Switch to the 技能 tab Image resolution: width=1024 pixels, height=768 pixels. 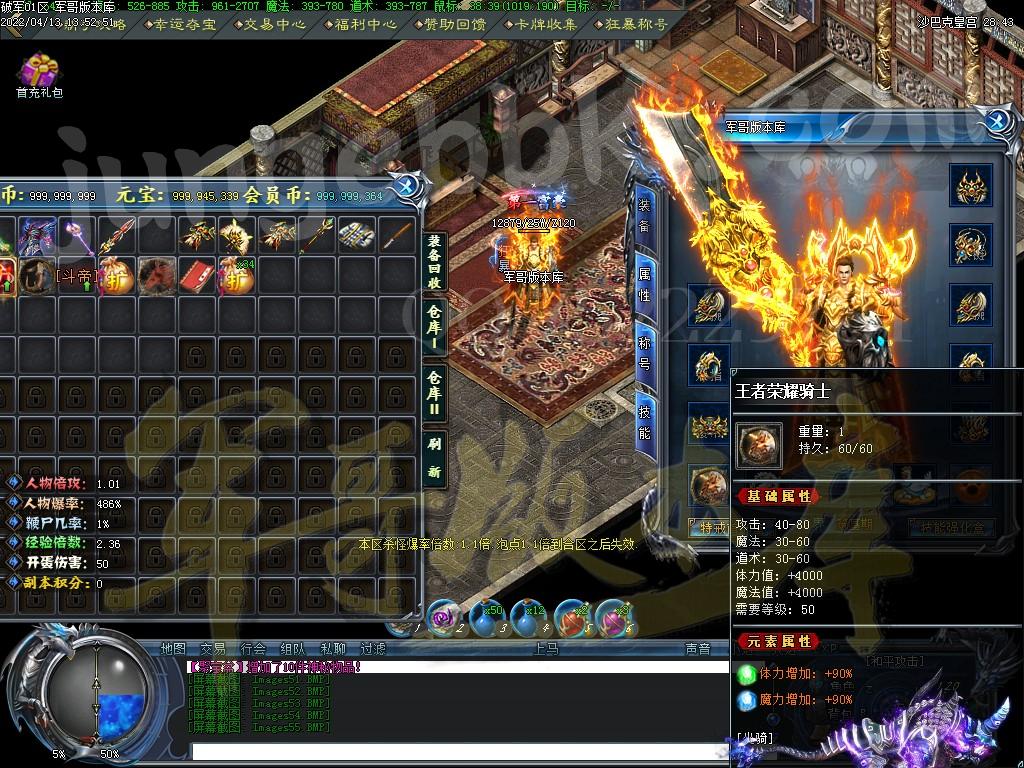pyautogui.click(x=645, y=418)
